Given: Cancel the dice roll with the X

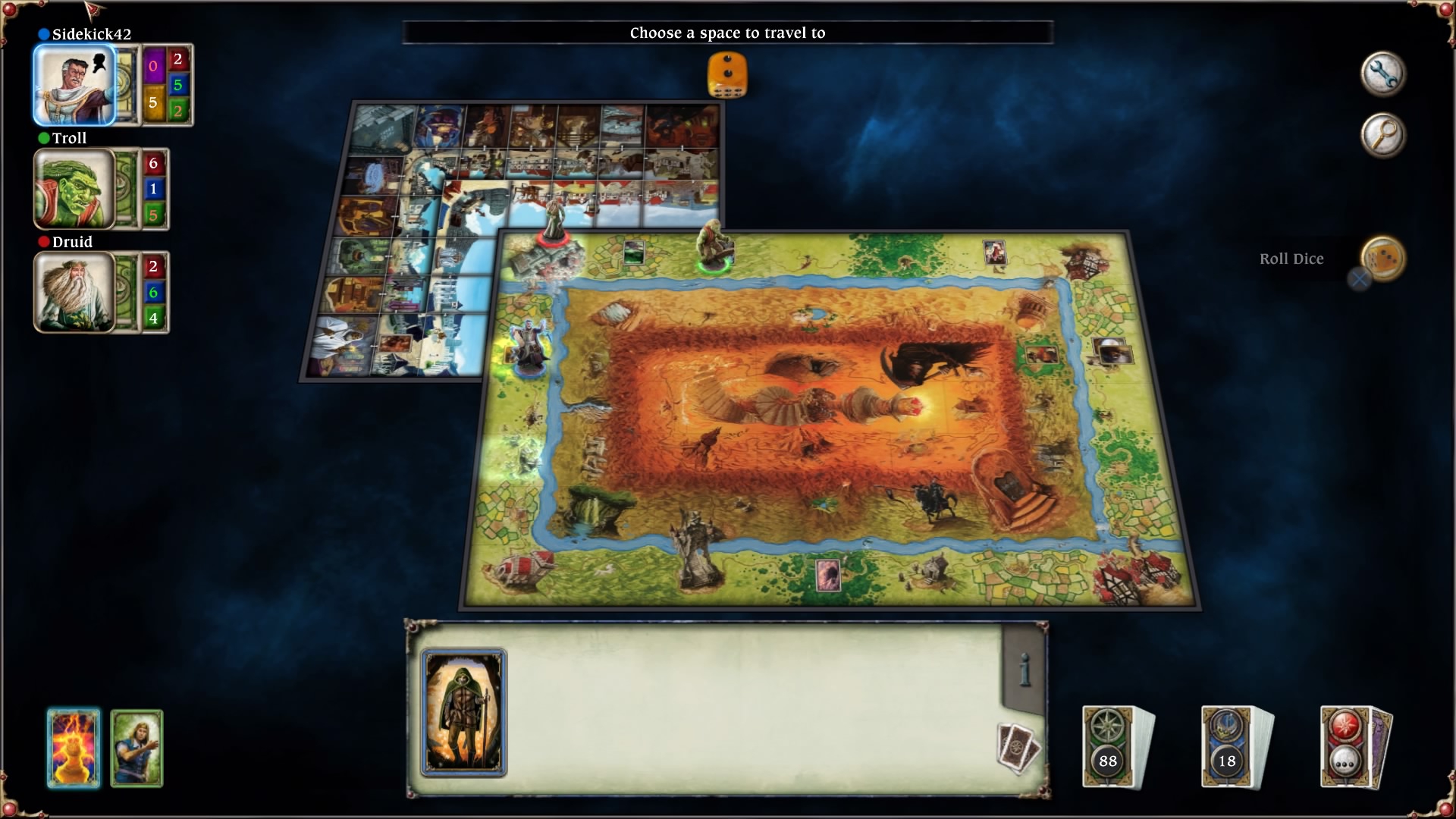Looking at the screenshot, I should click(1357, 279).
